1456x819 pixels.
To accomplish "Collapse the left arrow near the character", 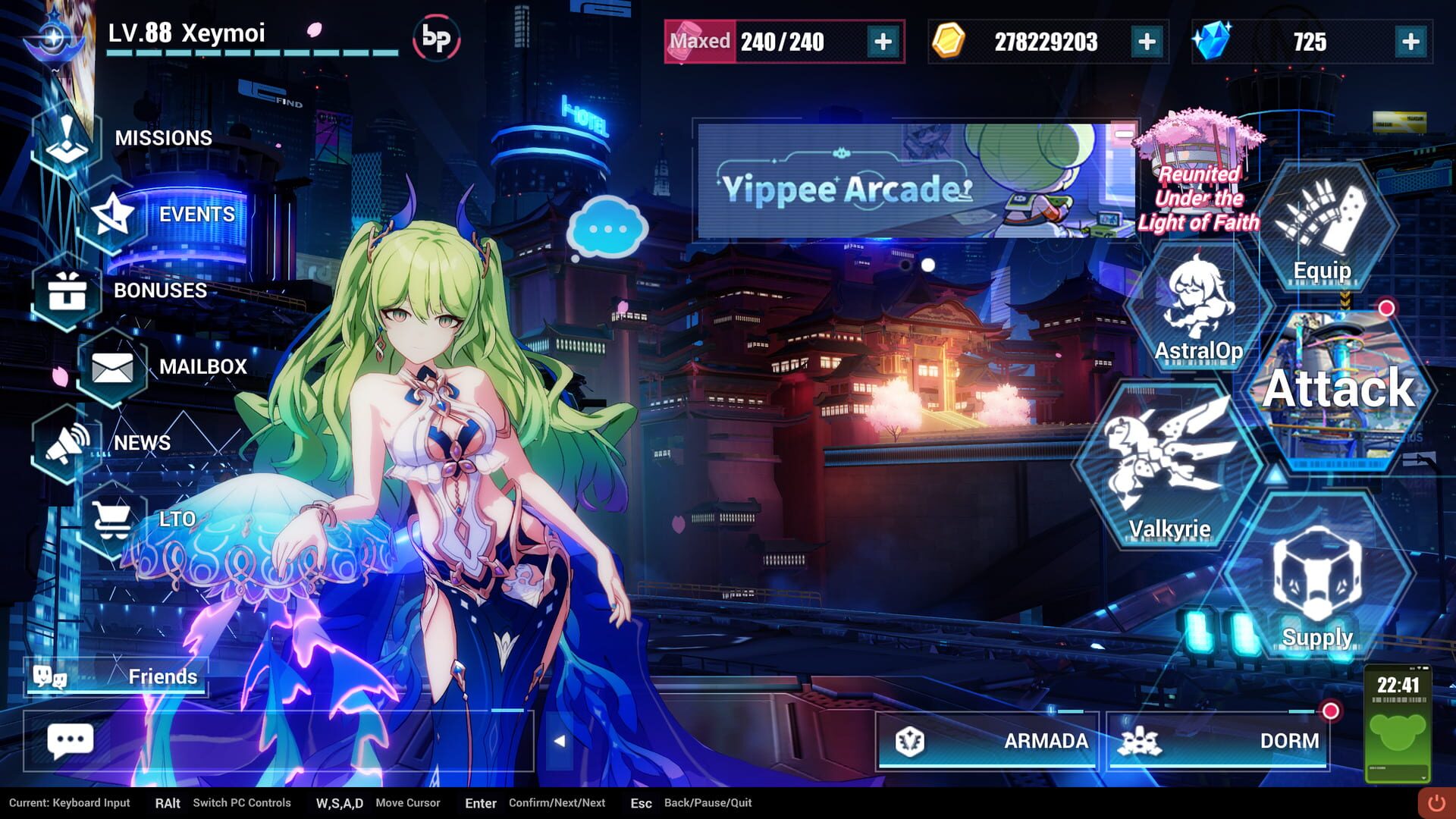I will point(560,742).
